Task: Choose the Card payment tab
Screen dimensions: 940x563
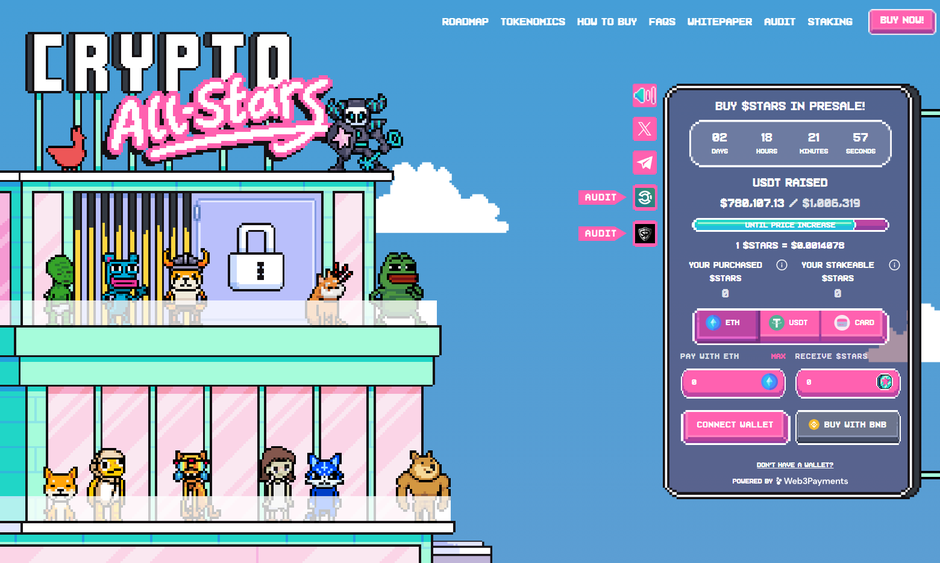Action: [853, 323]
